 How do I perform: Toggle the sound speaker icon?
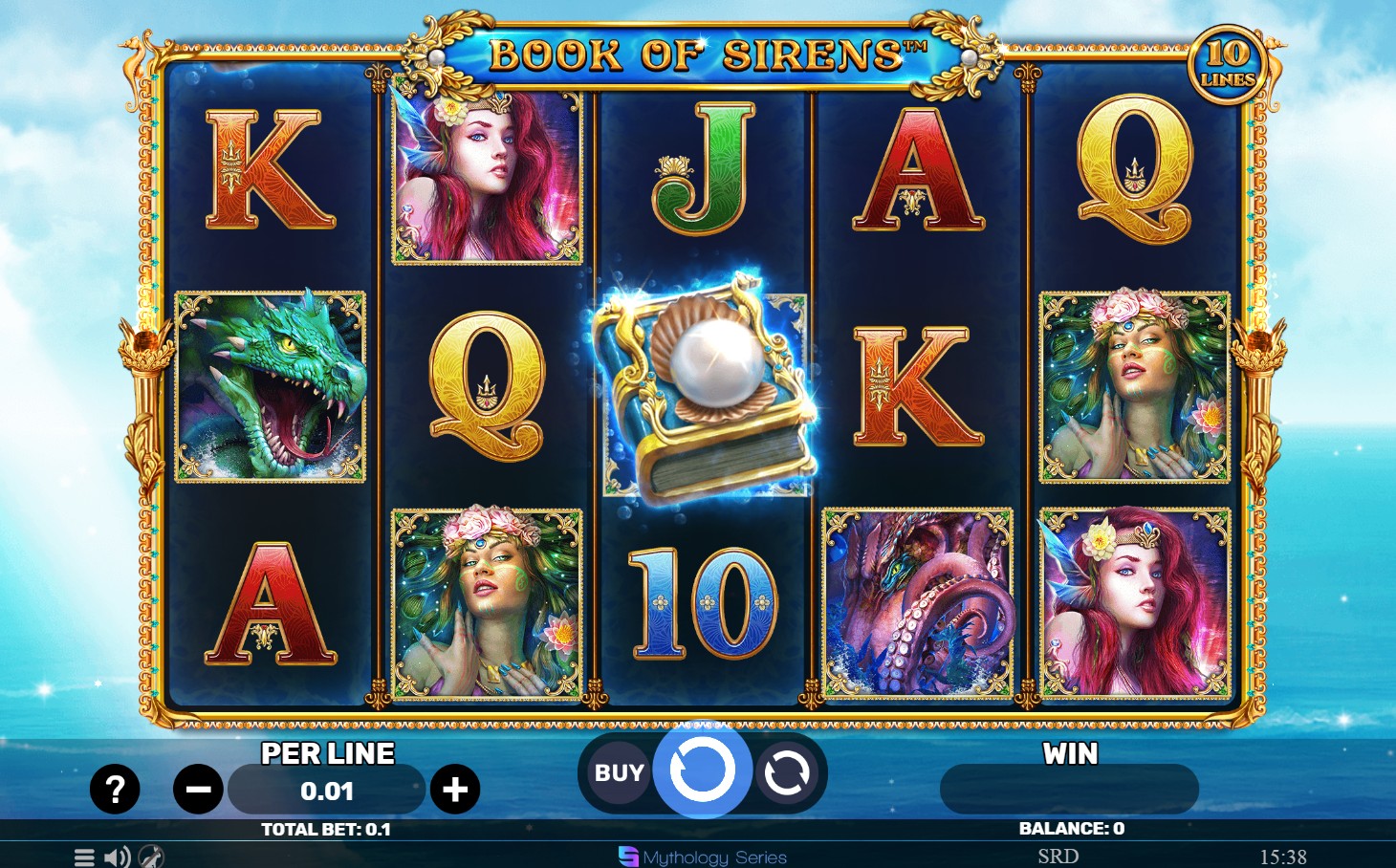[x=117, y=857]
